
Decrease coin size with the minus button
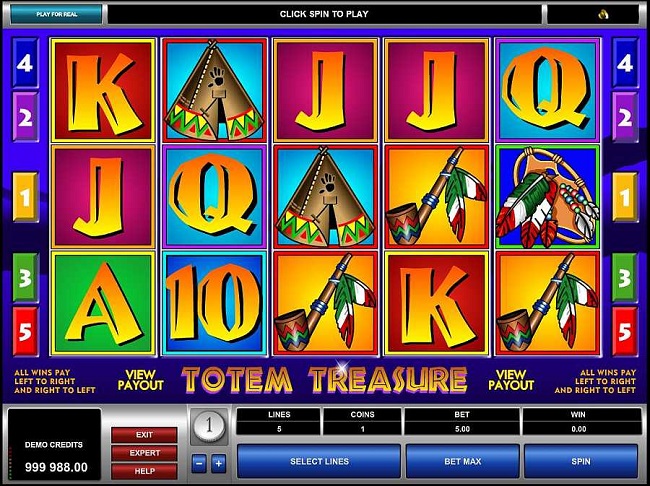[198, 463]
